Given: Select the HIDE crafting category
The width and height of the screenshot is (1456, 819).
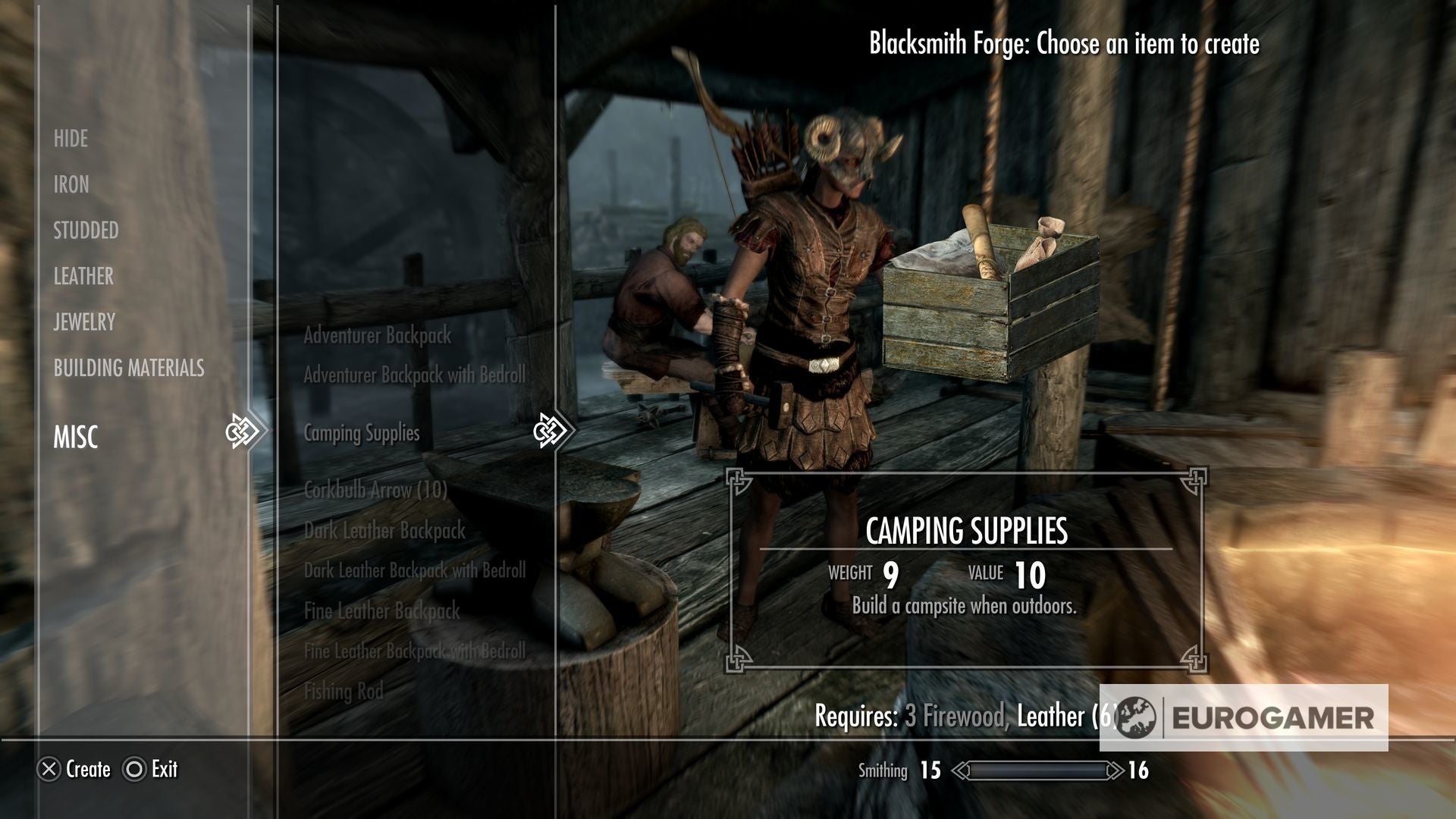Looking at the screenshot, I should click(70, 139).
